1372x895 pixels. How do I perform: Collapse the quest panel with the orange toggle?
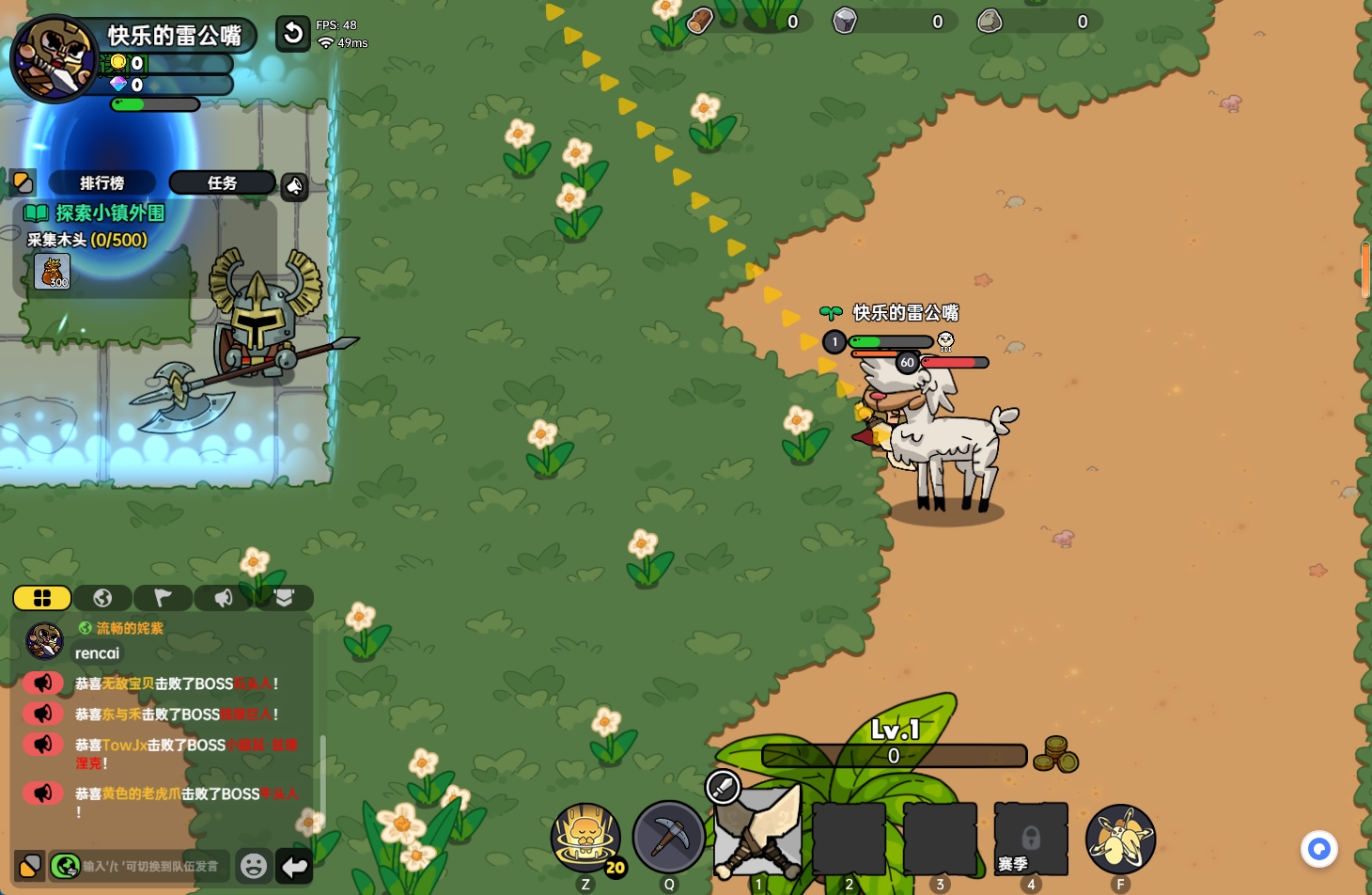(23, 181)
